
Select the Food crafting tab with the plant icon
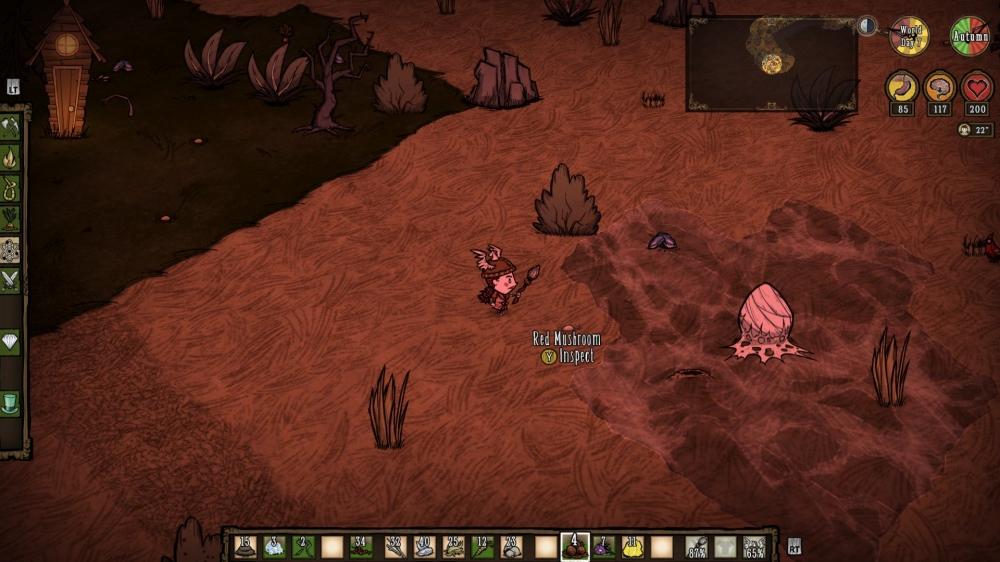tap(10, 218)
